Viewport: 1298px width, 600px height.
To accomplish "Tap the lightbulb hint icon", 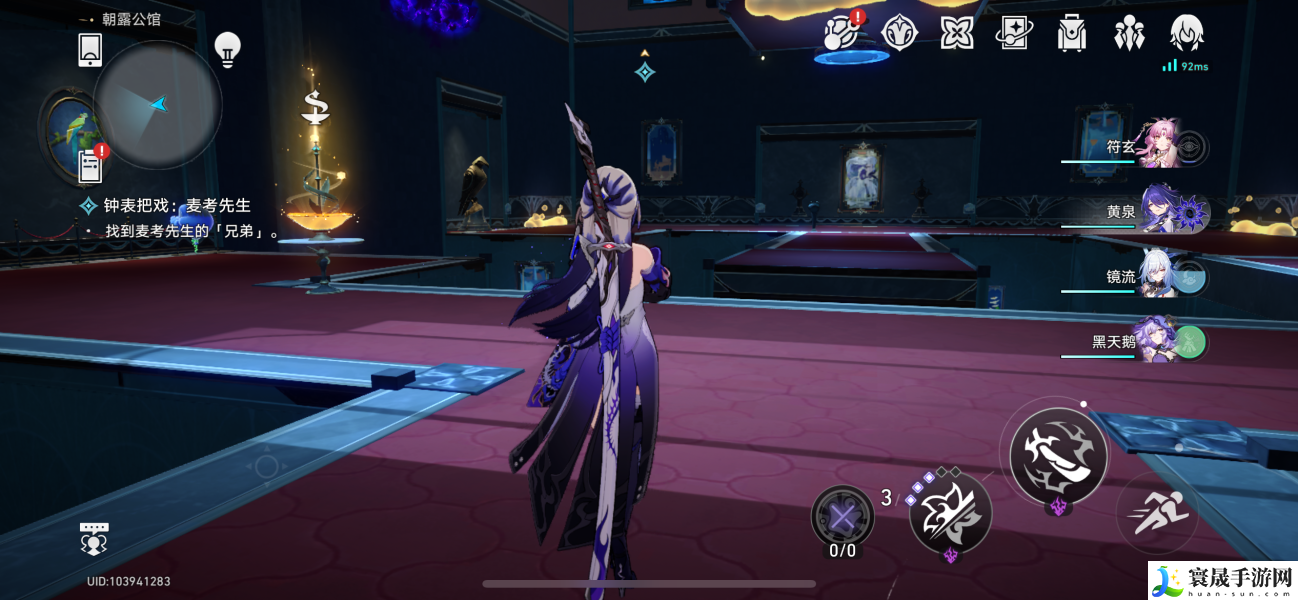I will tap(228, 49).
